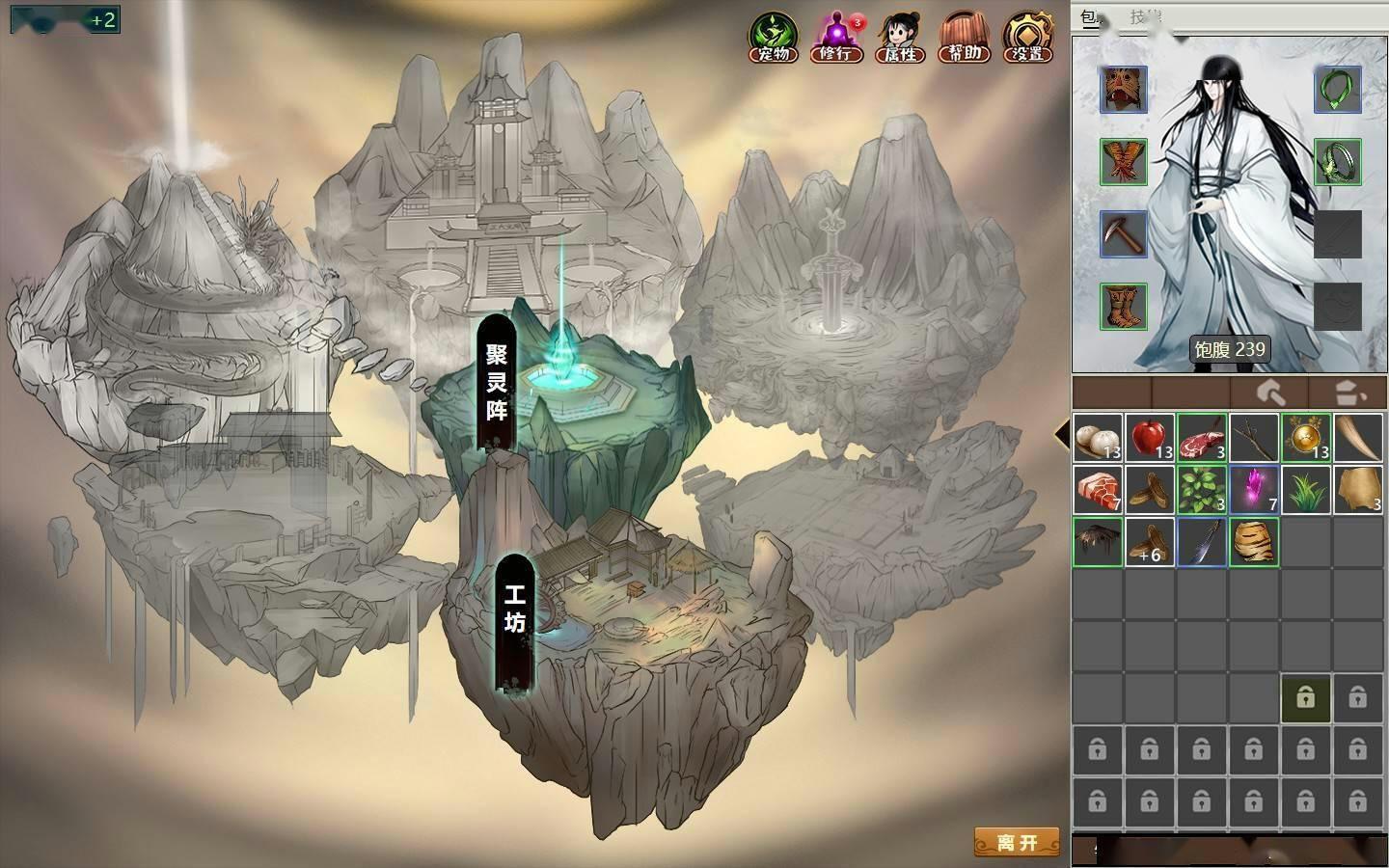
Task: Switch to the hammer crafting tab
Action: coord(1270,393)
